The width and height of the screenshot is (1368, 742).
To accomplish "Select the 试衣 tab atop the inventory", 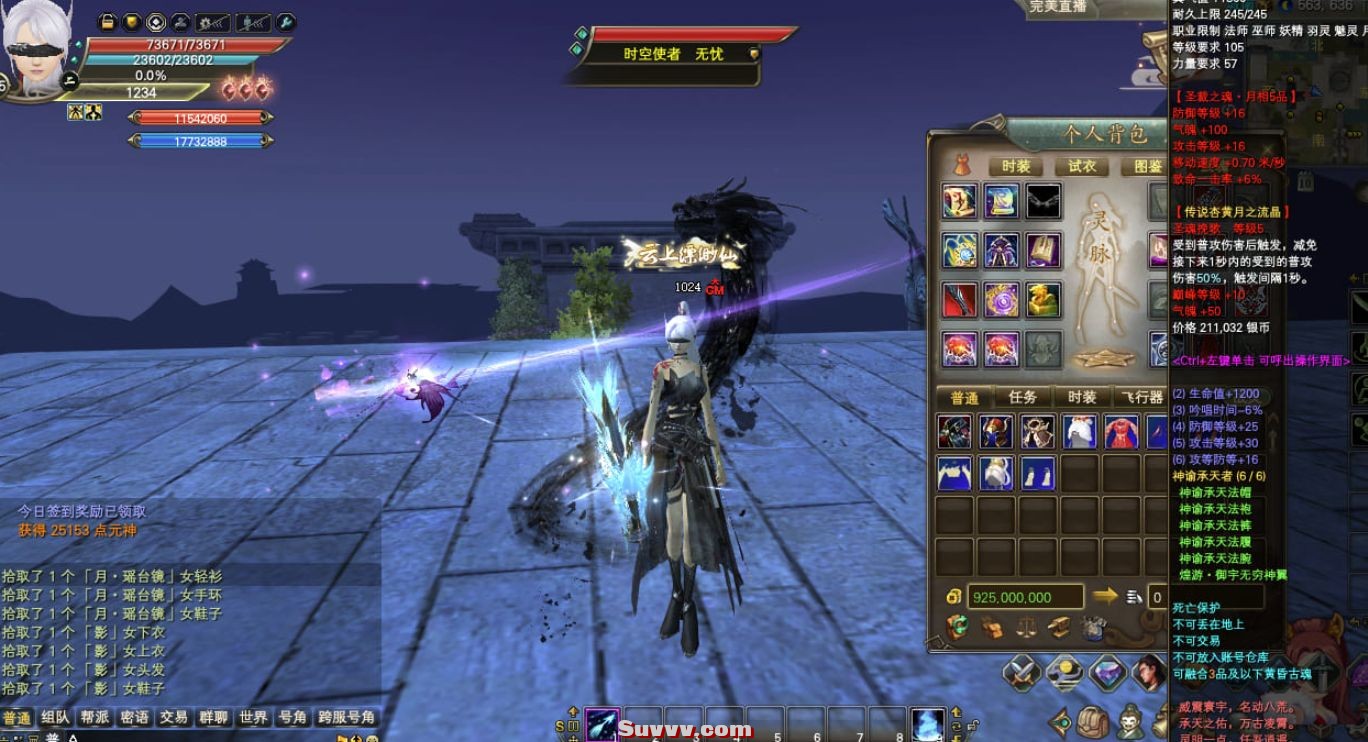I will [x=1080, y=166].
